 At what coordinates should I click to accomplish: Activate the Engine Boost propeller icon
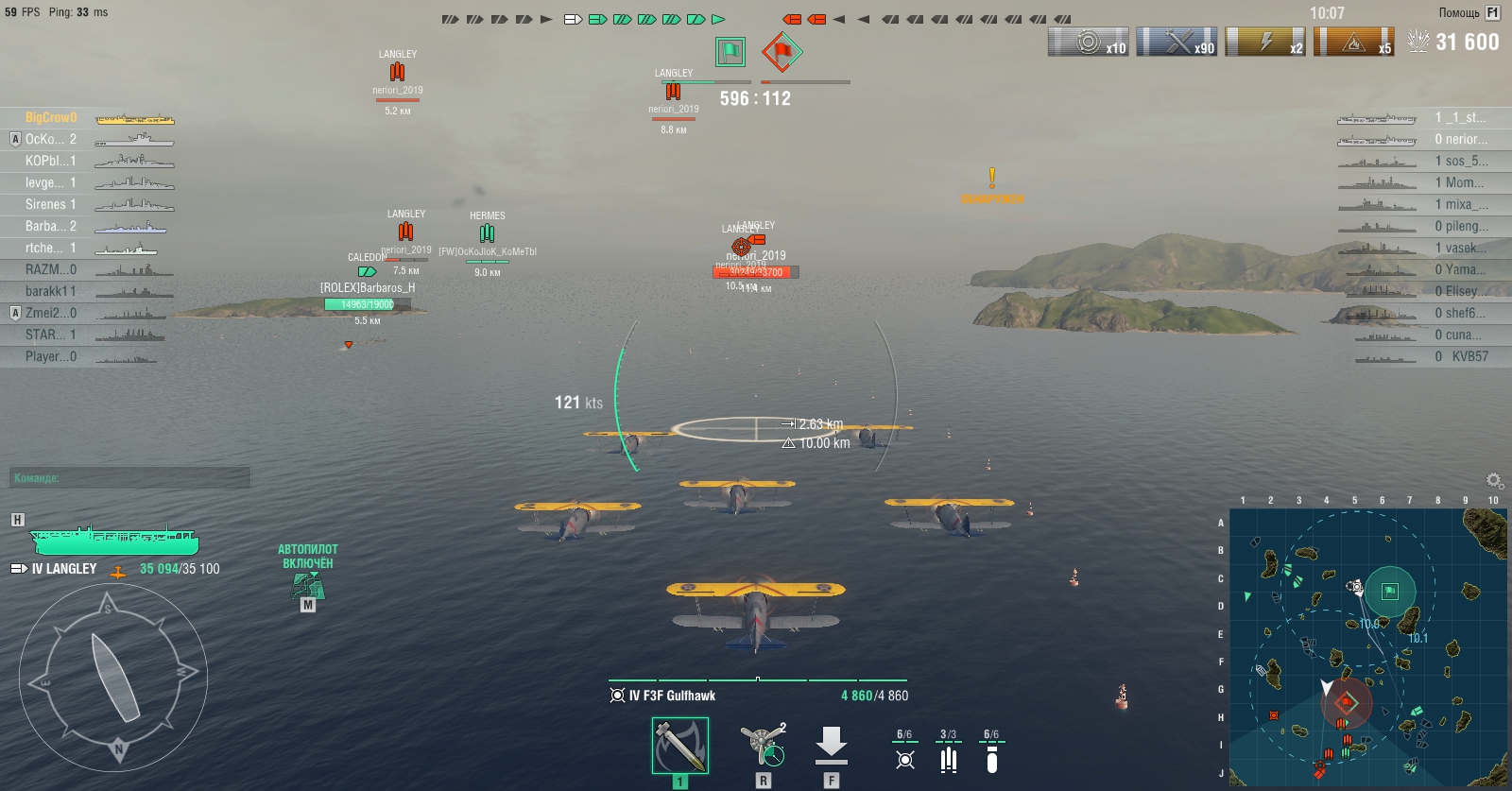(761, 745)
